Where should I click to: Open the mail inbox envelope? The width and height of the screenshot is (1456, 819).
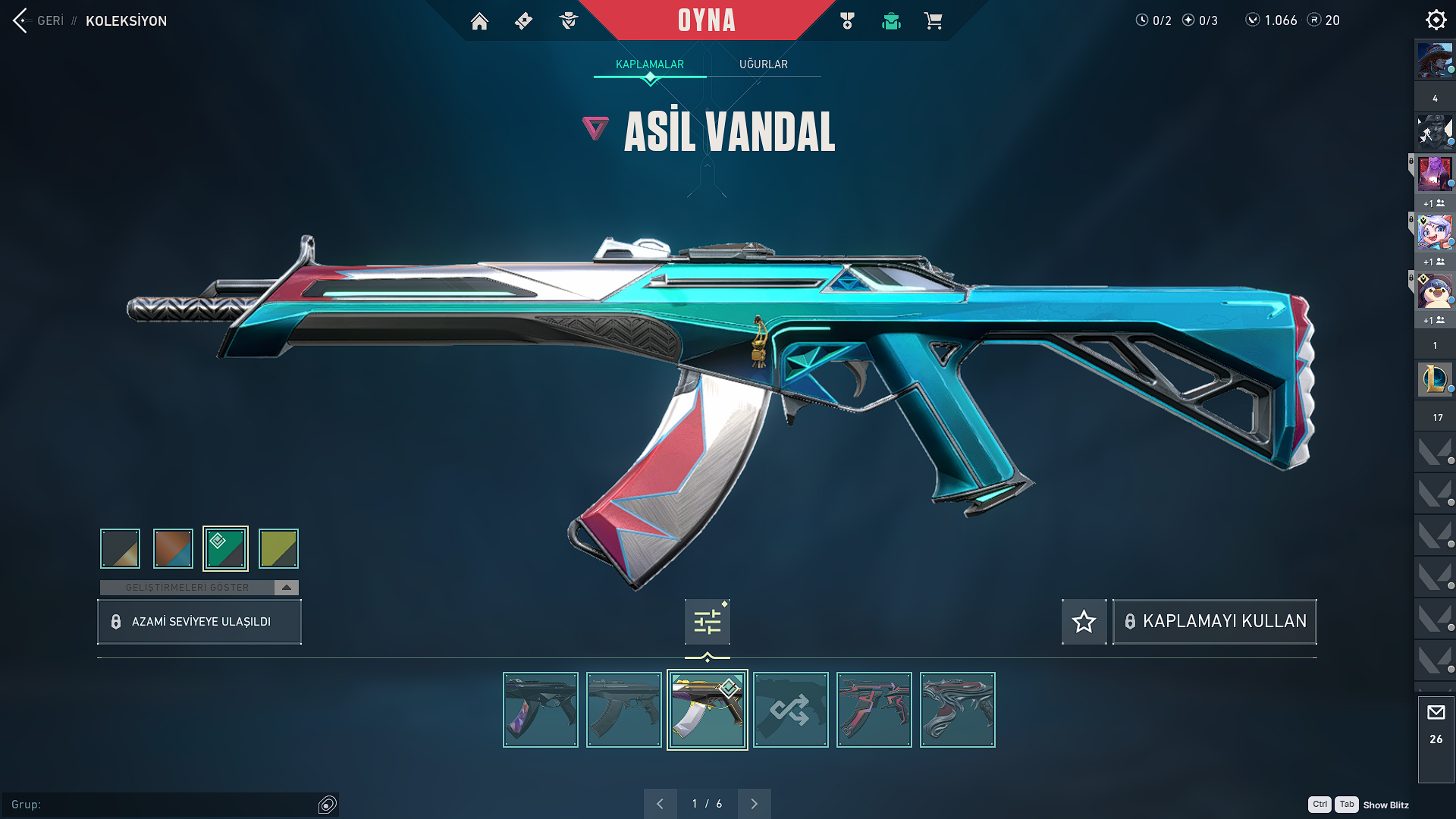point(1436,713)
